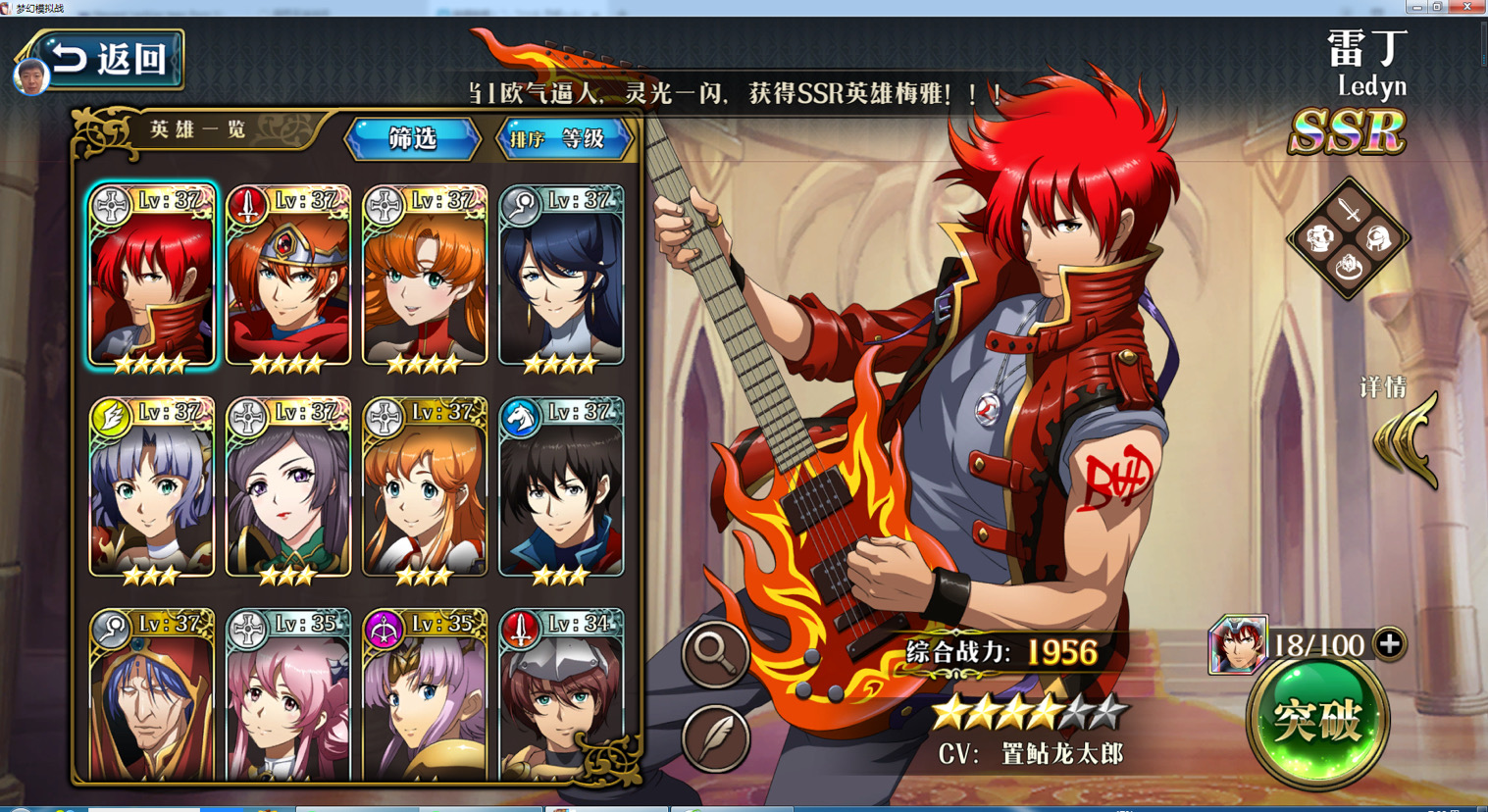1488x812 pixels.
Task: Click the blue horse class icon on hero card
Action: coord(521,416)
